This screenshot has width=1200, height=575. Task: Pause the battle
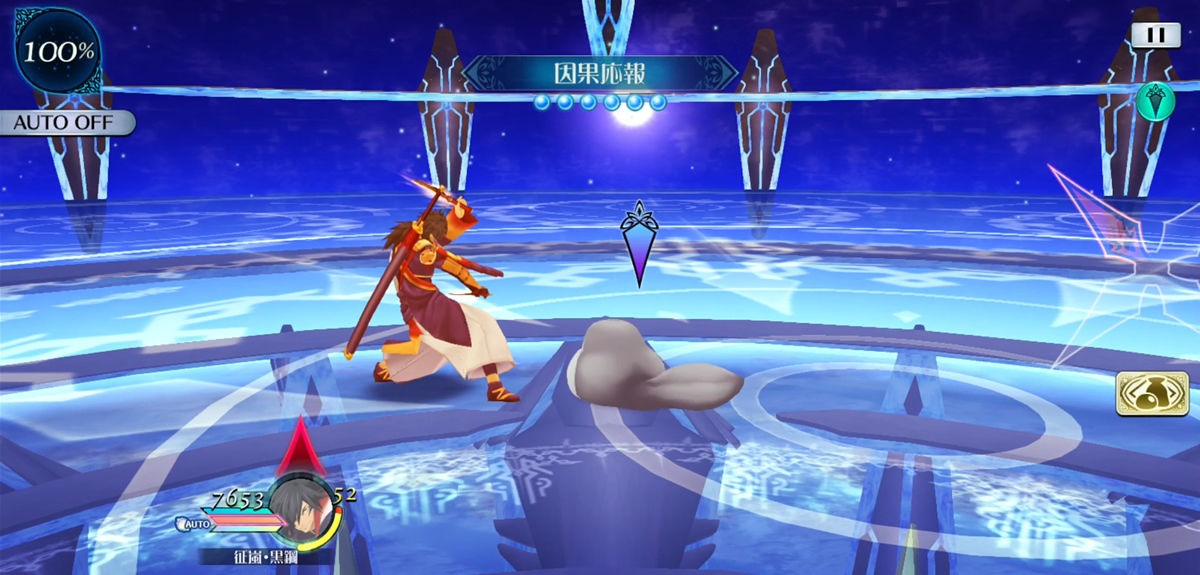pyautogui.click(x=1155, y=35)
